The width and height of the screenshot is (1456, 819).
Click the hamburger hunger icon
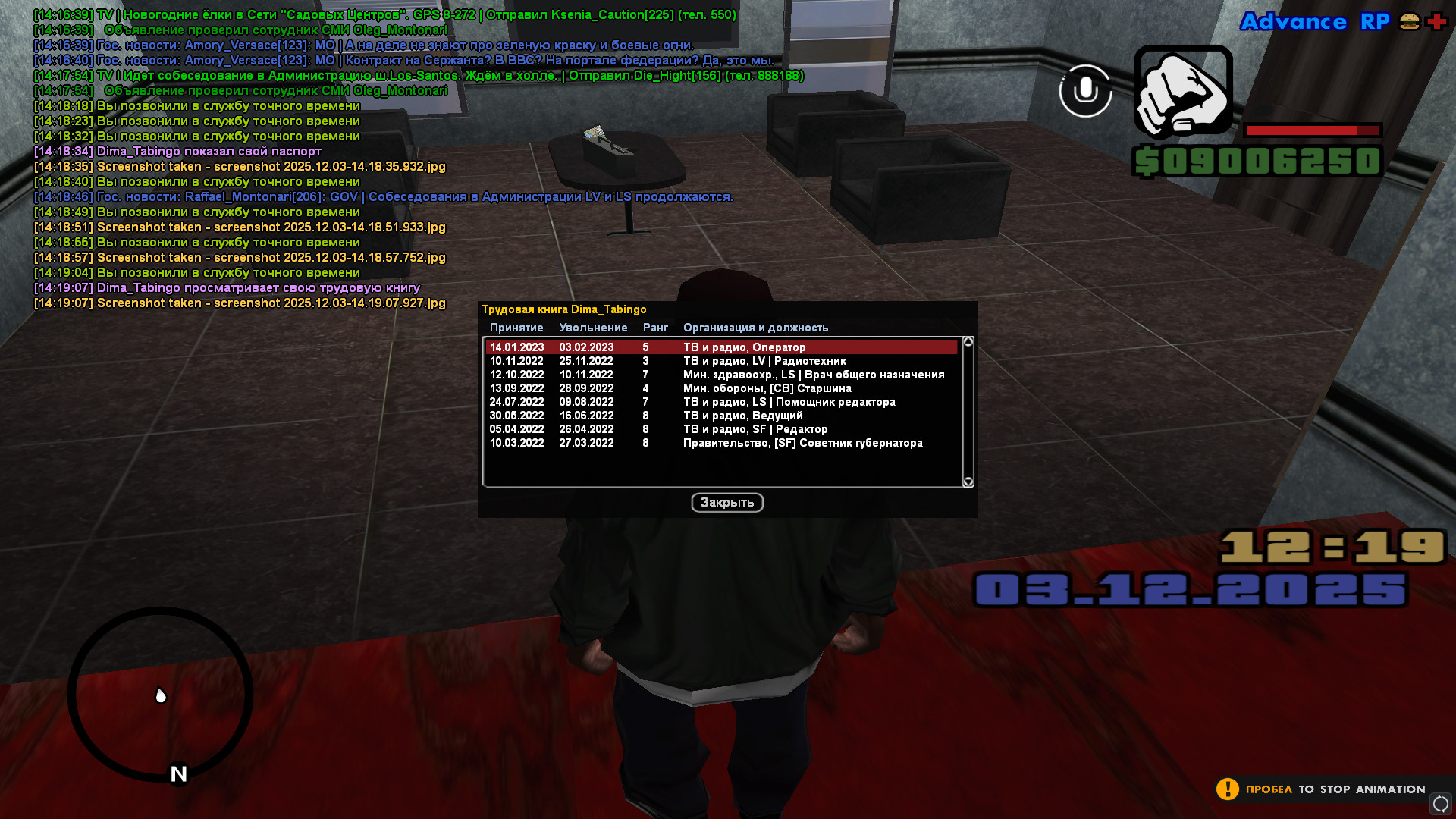1408,22
